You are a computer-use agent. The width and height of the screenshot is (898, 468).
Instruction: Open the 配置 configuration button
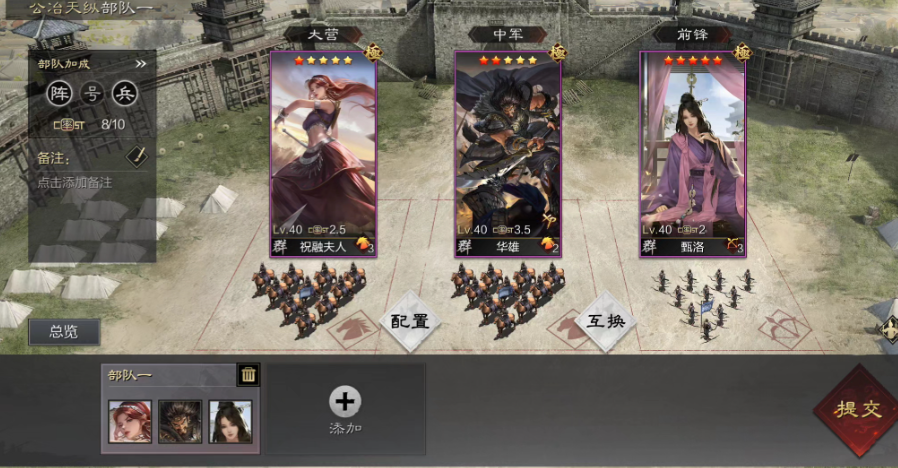click(x=409, y=321)
